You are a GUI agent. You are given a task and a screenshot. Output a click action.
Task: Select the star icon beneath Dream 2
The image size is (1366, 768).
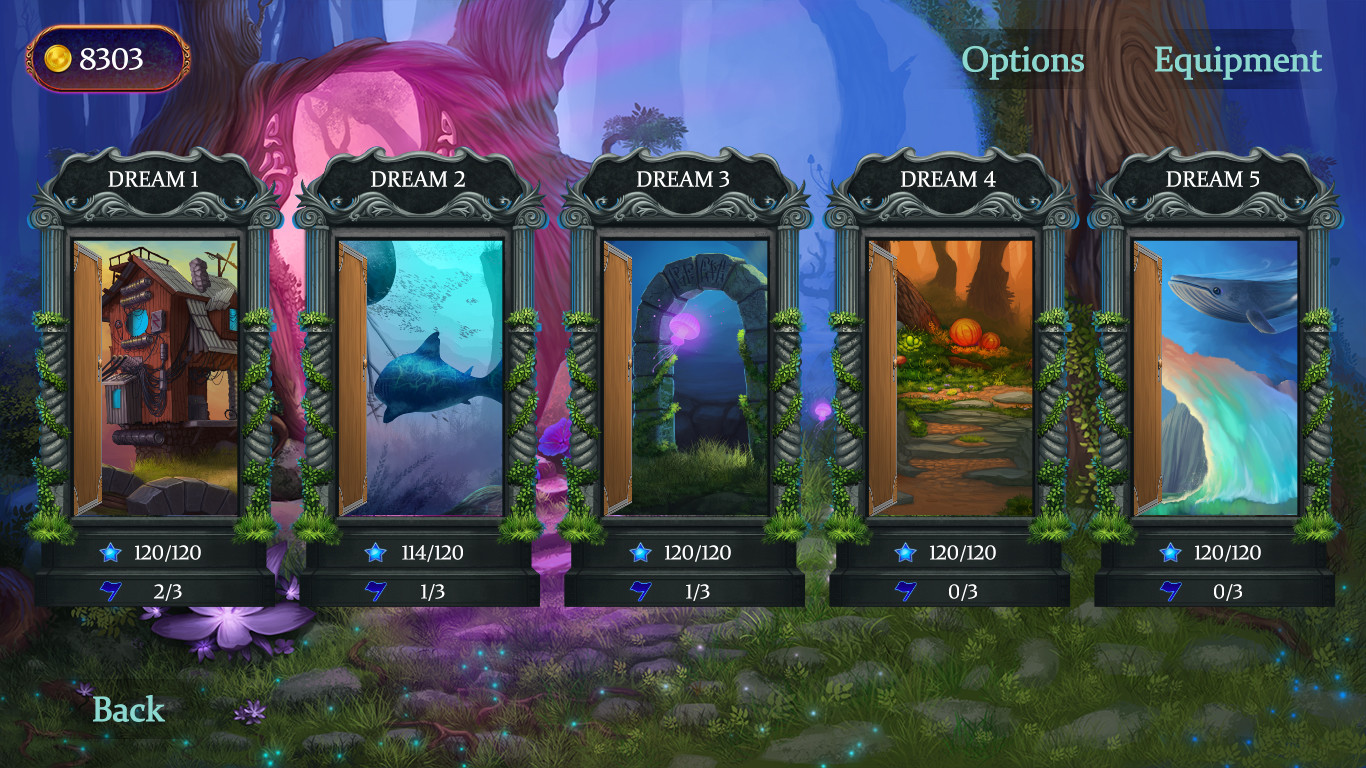(374, 552)
